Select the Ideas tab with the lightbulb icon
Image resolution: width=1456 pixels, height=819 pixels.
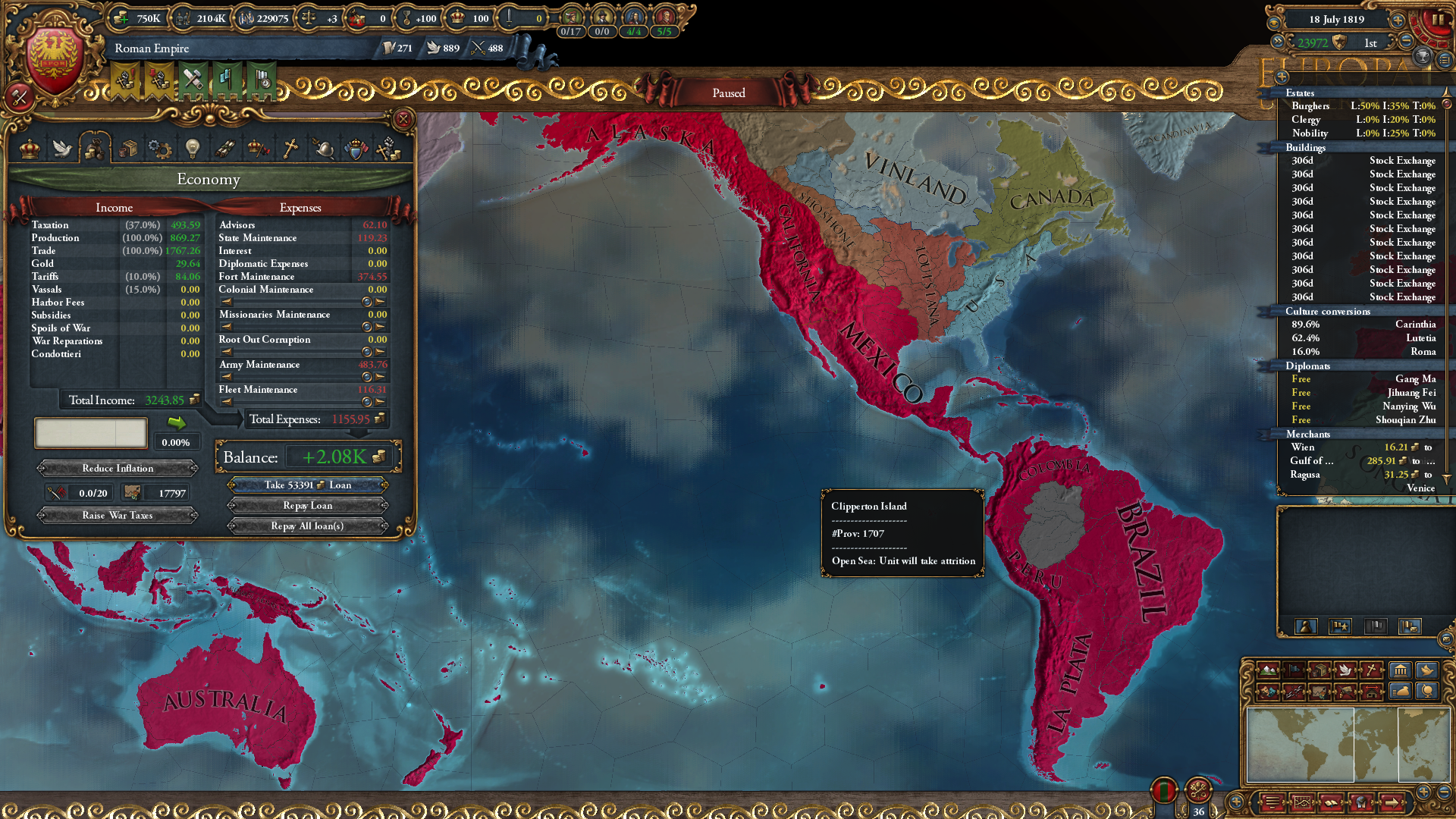[193, 149]
